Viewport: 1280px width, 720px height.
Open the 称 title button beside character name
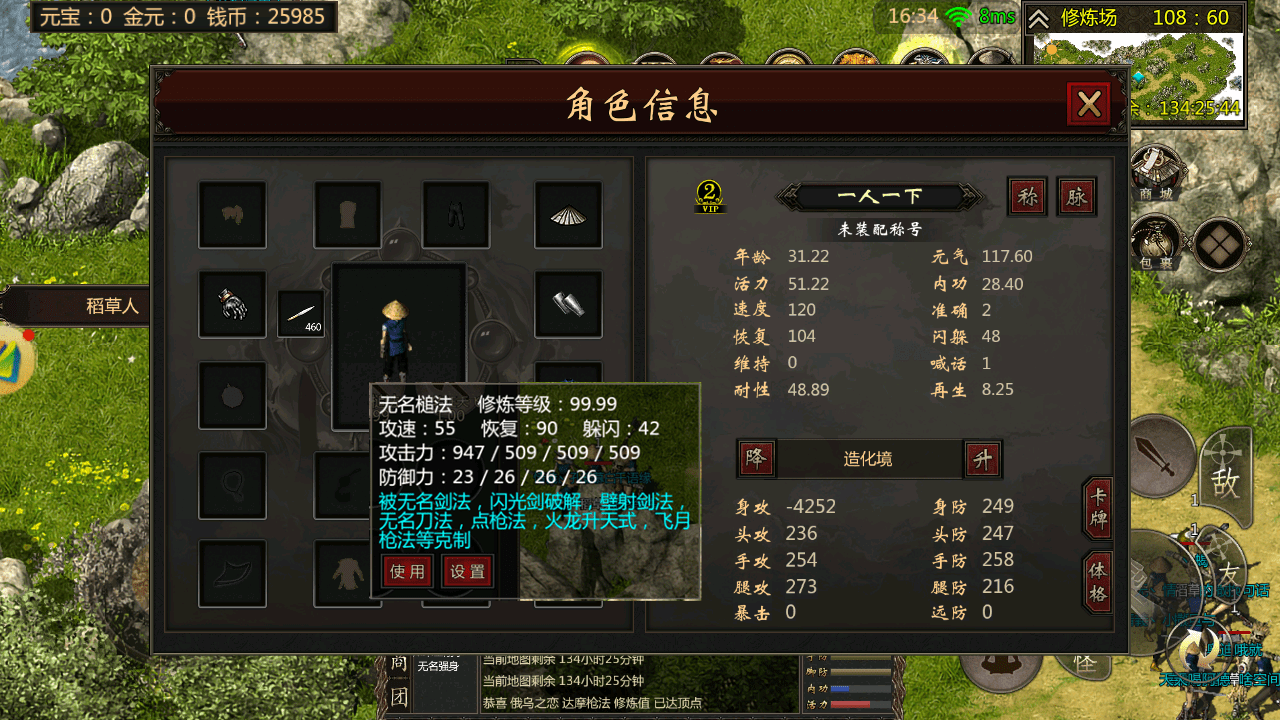(x=1028, y=196)
